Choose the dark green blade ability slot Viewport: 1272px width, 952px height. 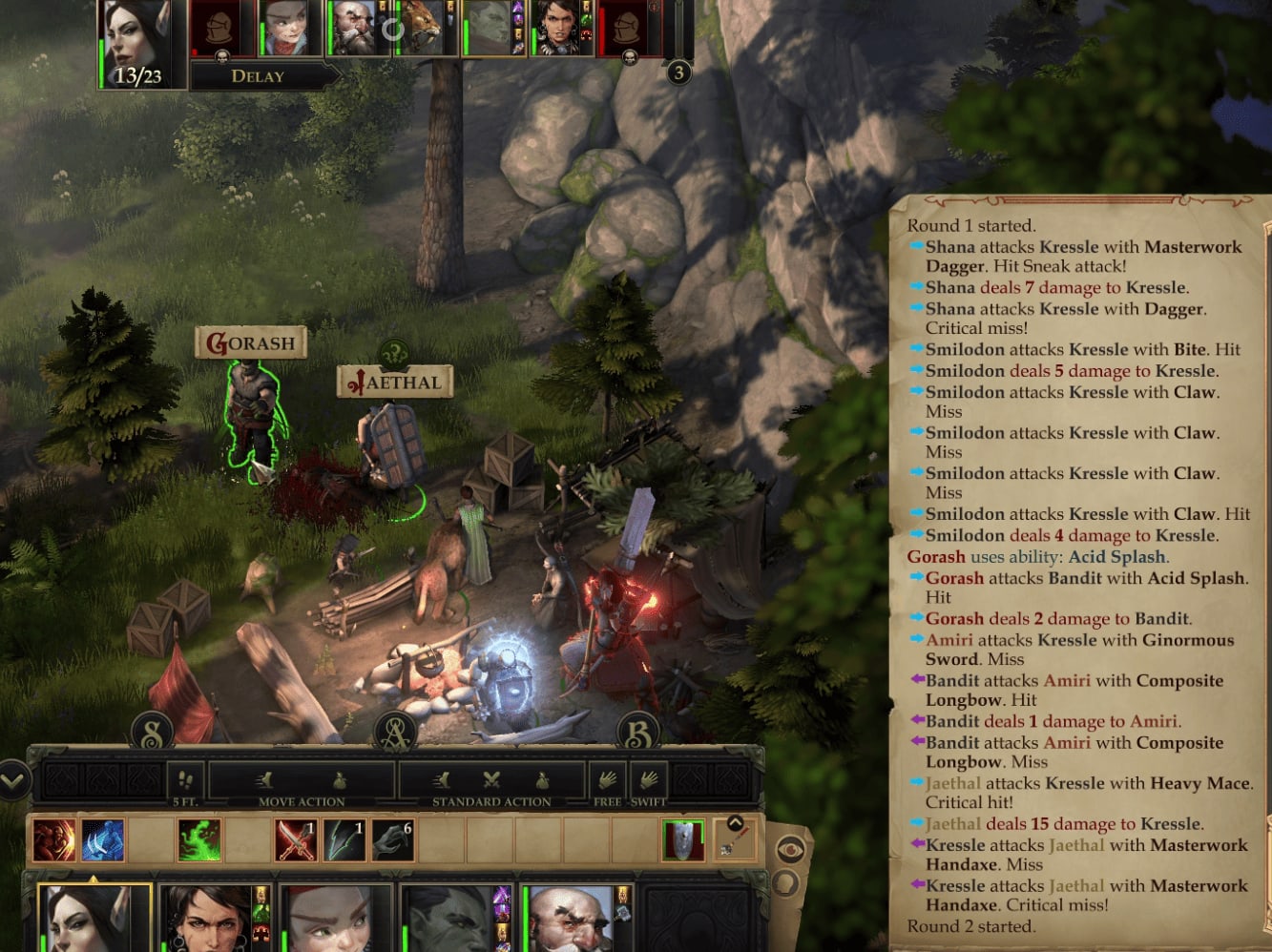point(344,840)
